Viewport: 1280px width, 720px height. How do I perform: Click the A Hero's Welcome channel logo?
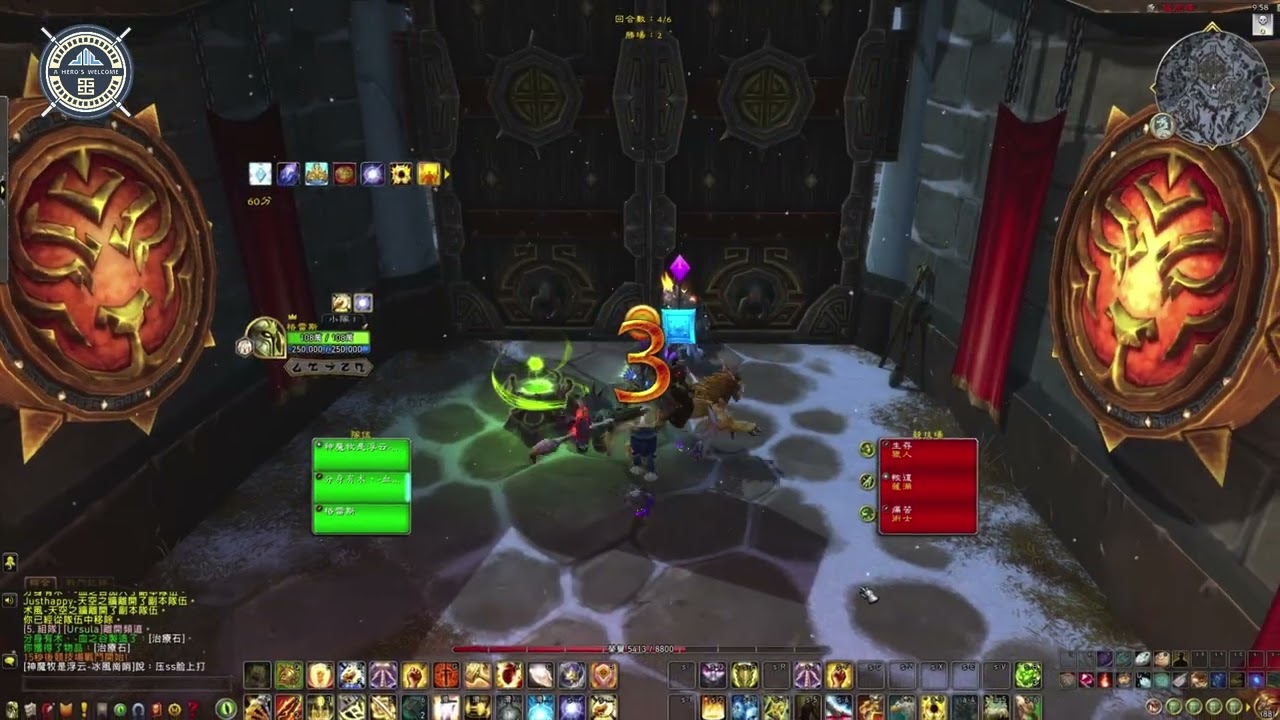[86, 70]
